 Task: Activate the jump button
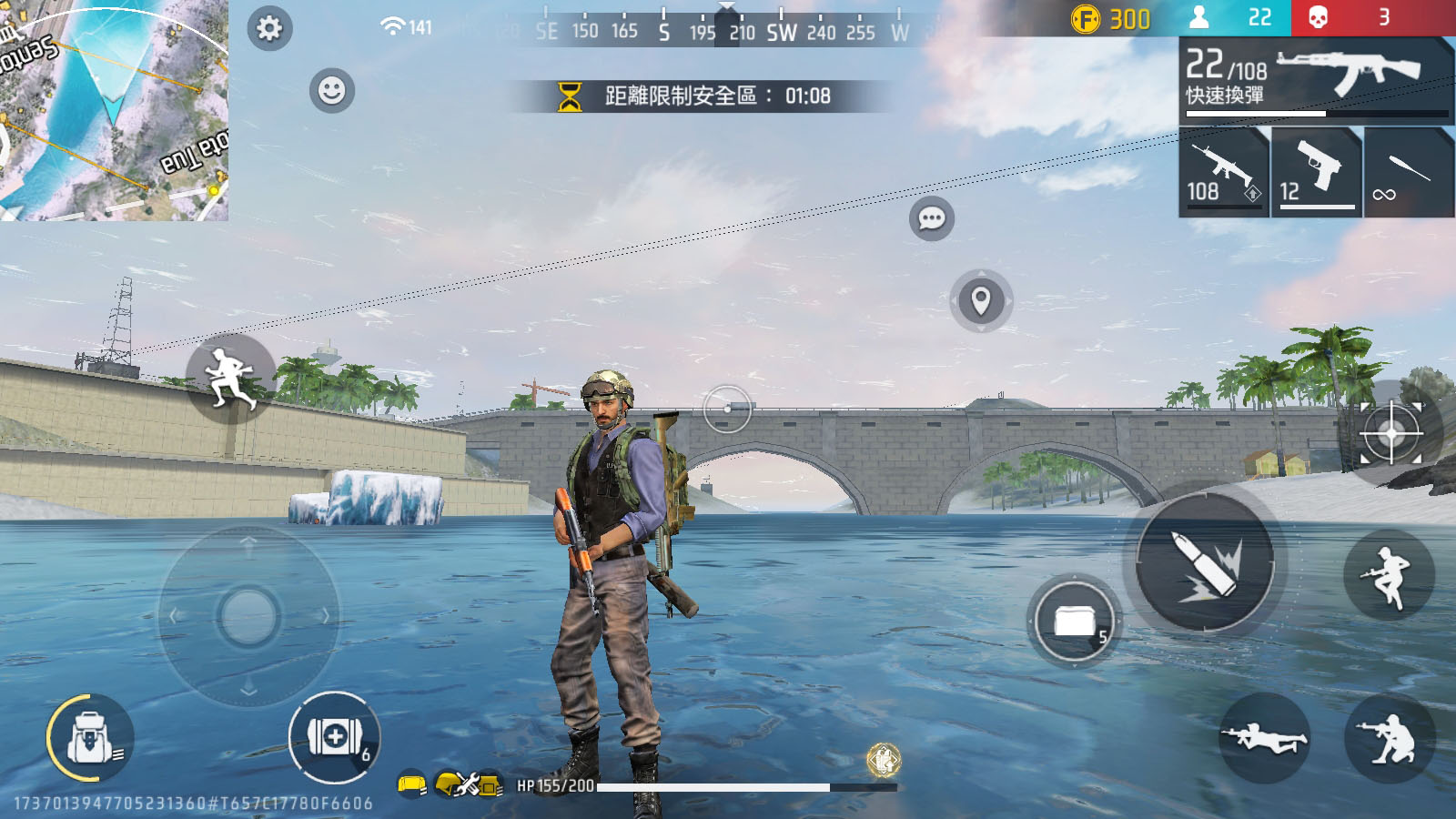point(1388,575)
